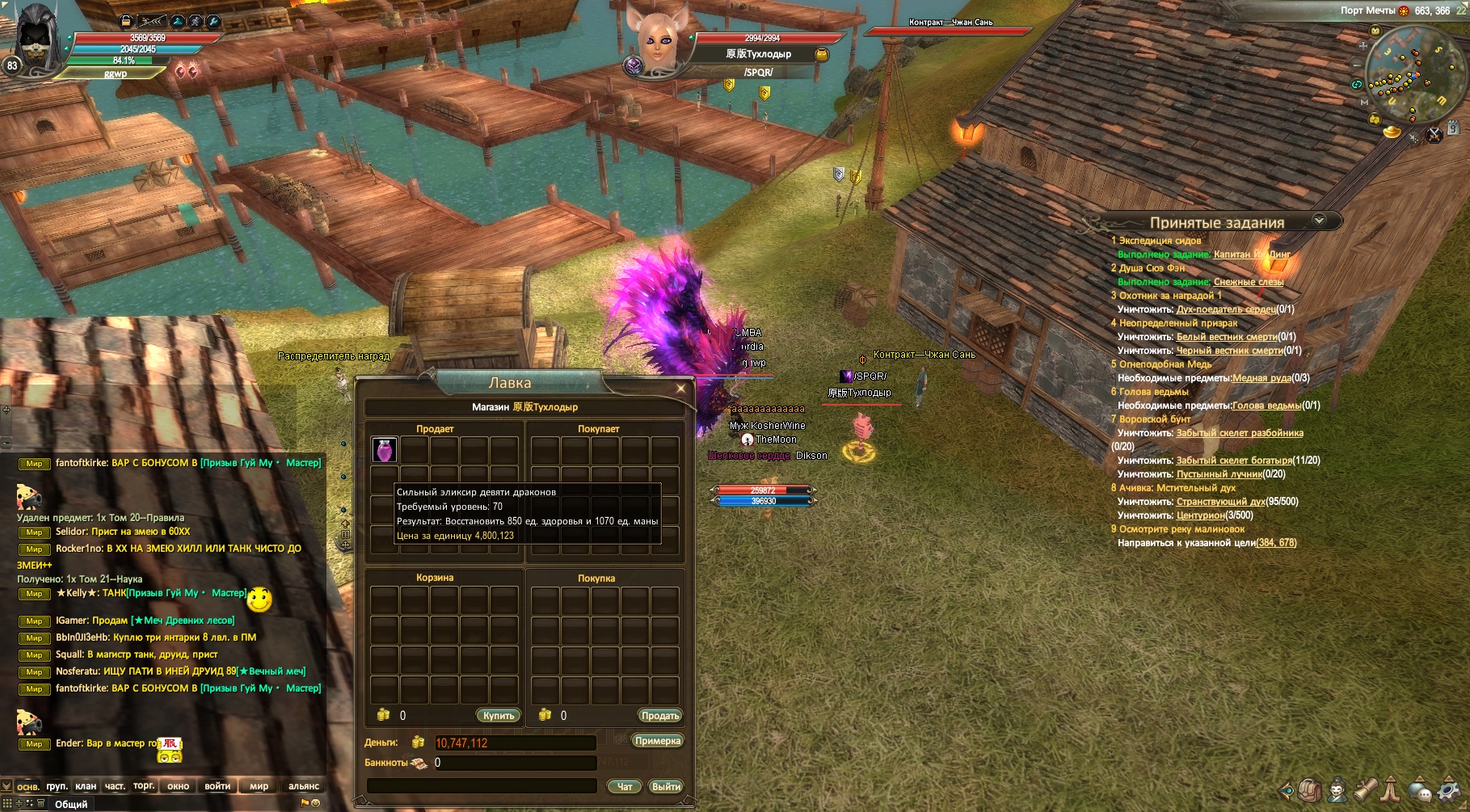Zoom out the minimap with minus button

(x=1357, y=65)
